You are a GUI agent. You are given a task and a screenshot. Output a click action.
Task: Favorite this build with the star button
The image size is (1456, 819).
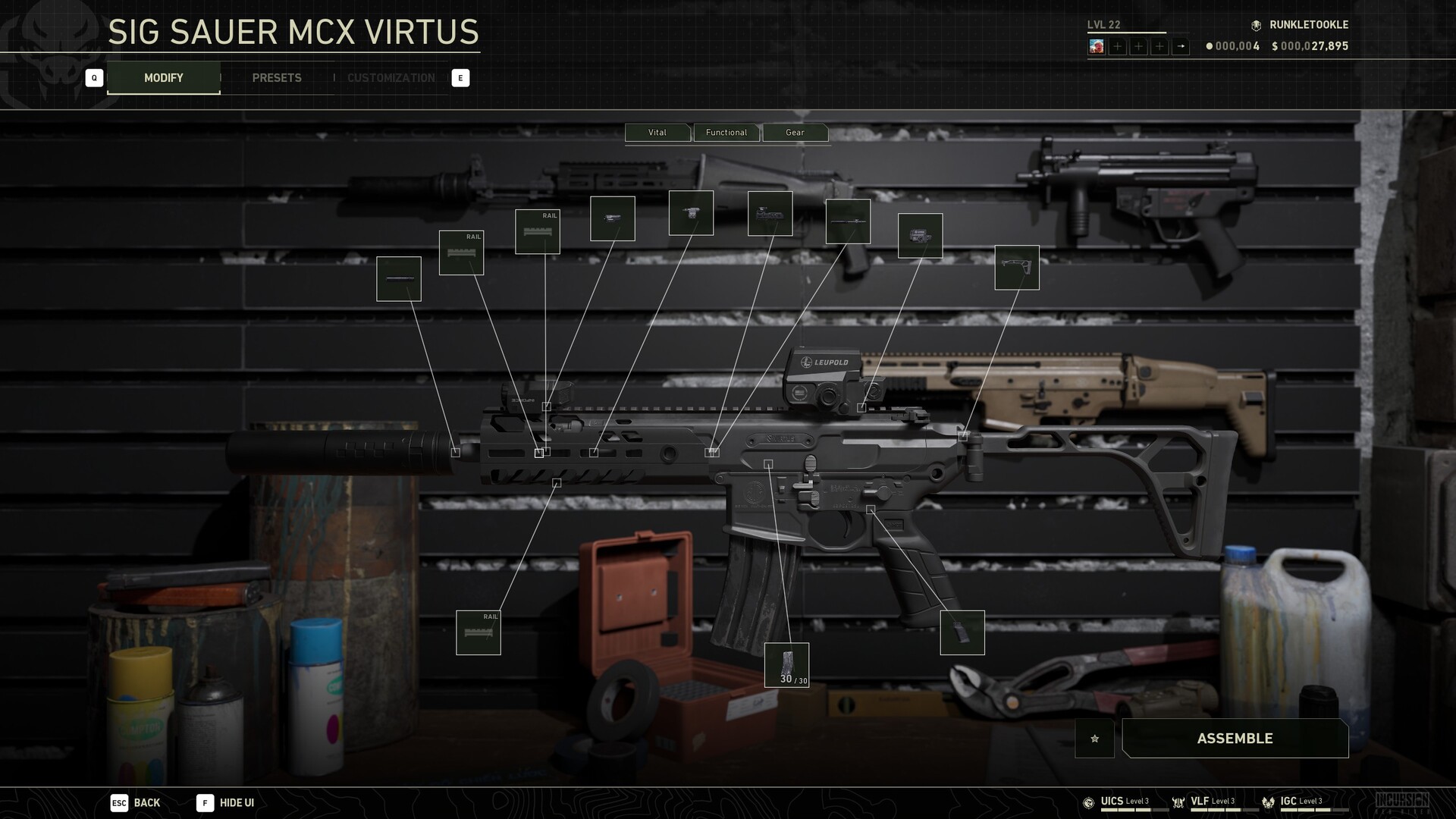click(1094, 739)
